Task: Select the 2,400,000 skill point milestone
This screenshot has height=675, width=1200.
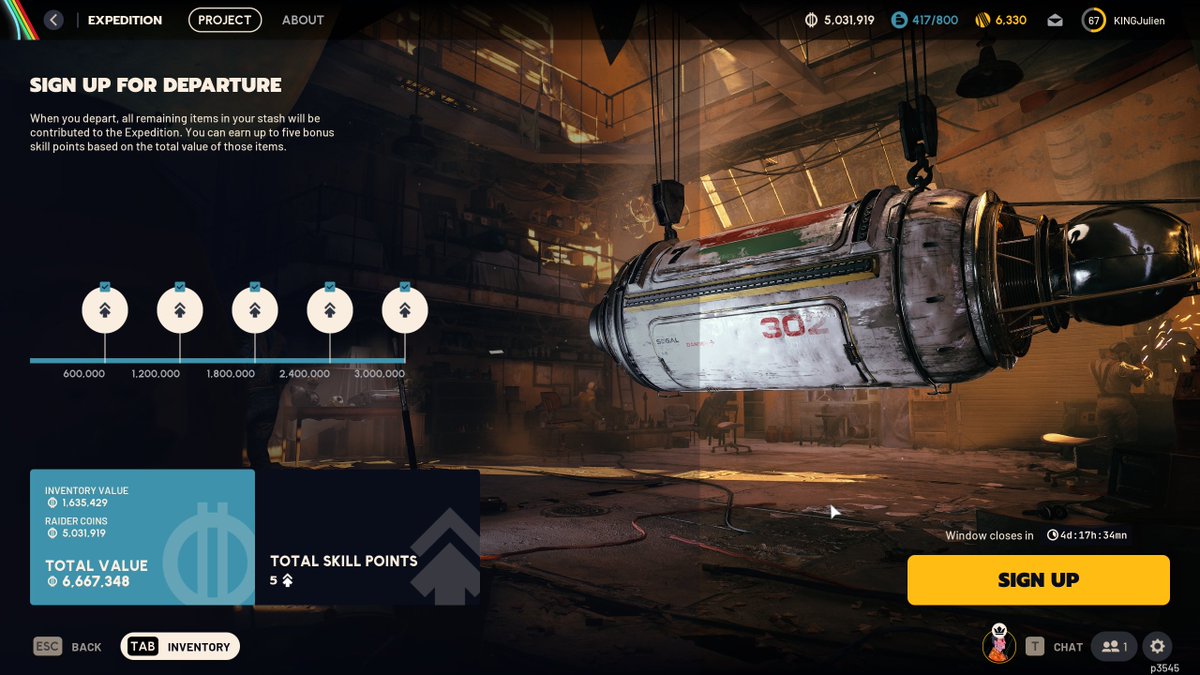Action: [330, 311]
